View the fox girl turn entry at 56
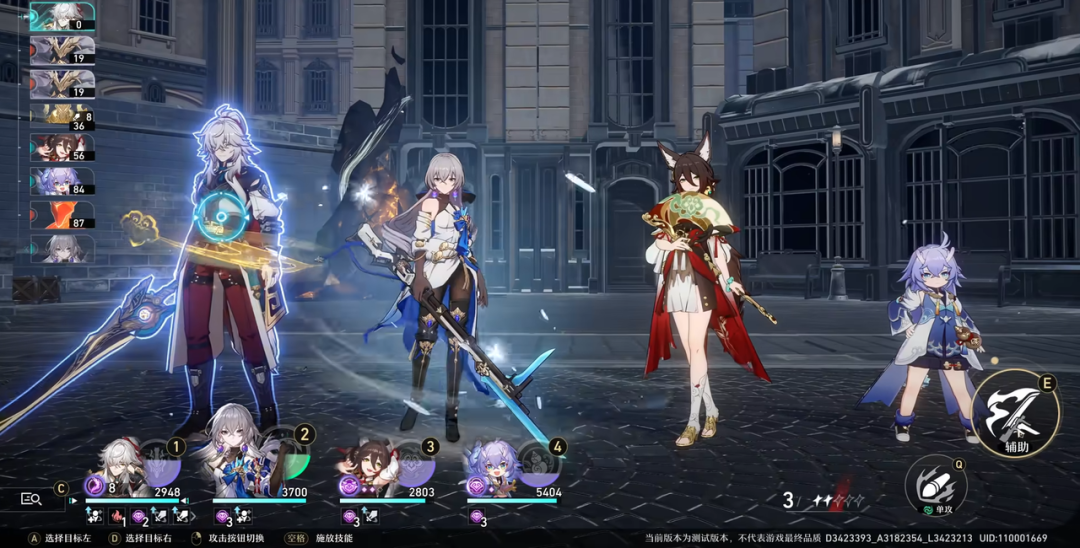1080x548 pixels. pyautogui.click(x=62, y=148)
